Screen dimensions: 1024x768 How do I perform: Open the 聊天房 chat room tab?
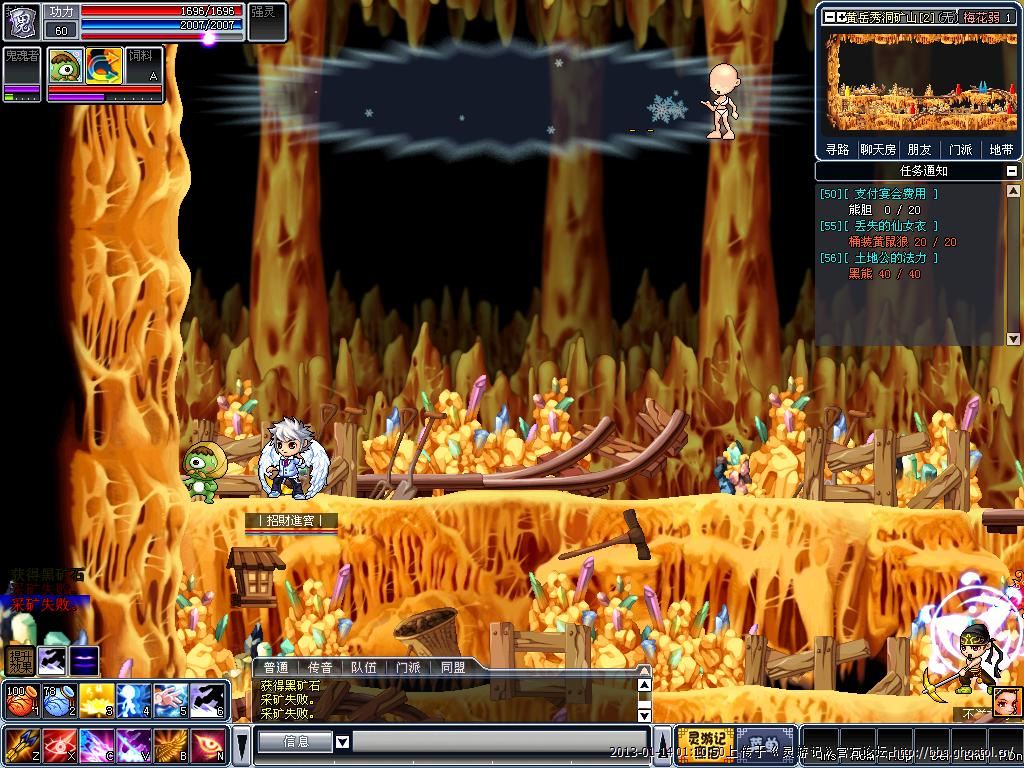[878, 150]
